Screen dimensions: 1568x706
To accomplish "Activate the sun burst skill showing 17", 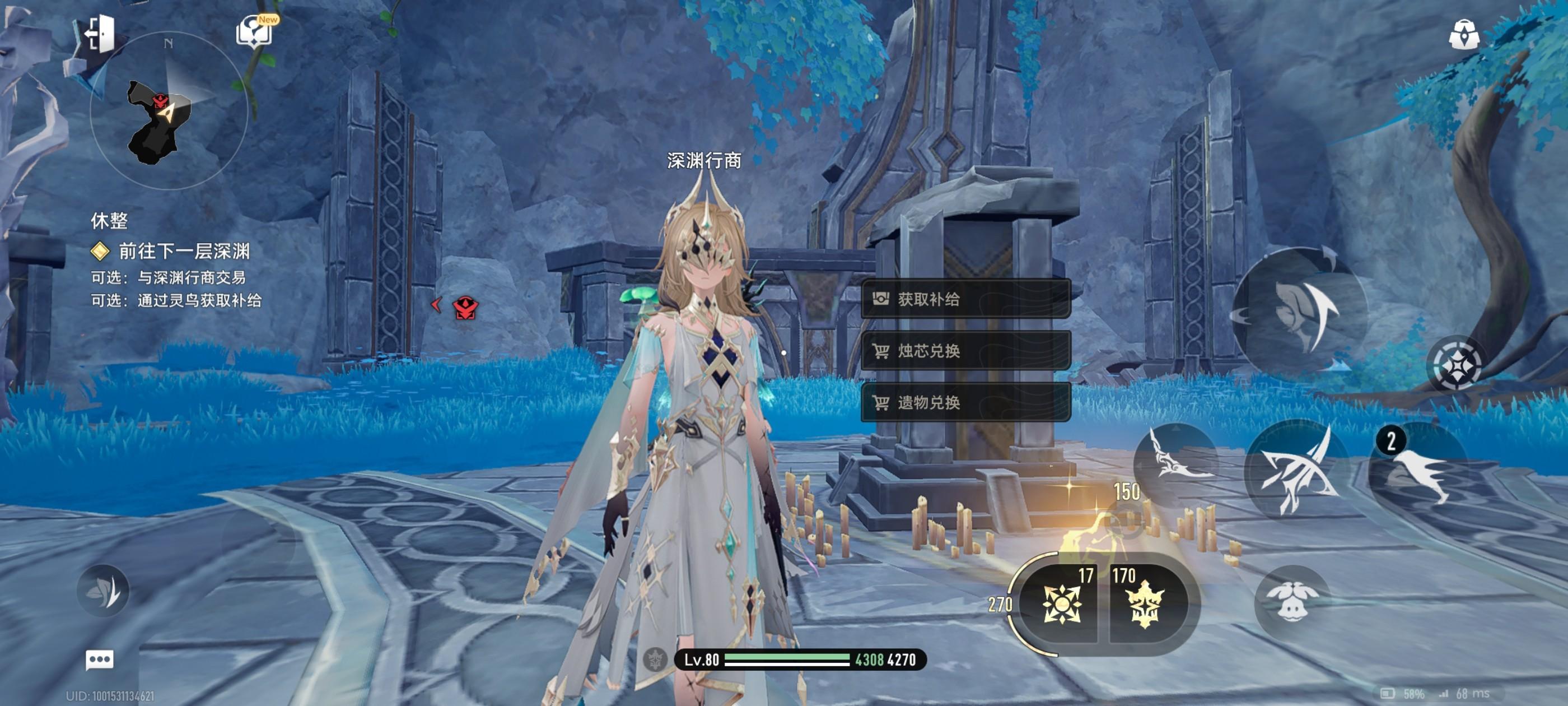I will (x=1062, y=603).
